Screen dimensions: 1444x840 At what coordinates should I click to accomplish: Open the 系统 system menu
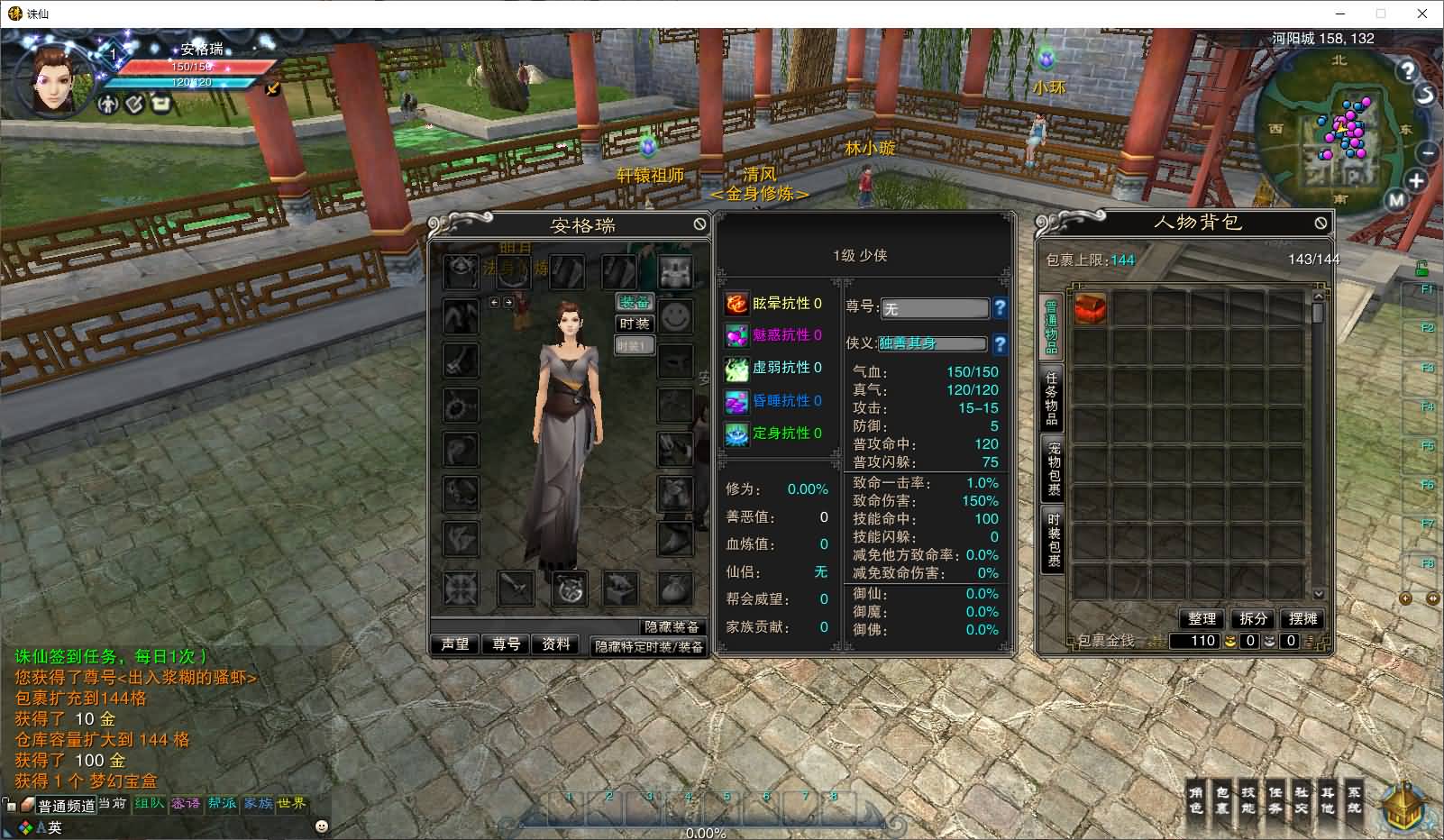point(1354,799)
